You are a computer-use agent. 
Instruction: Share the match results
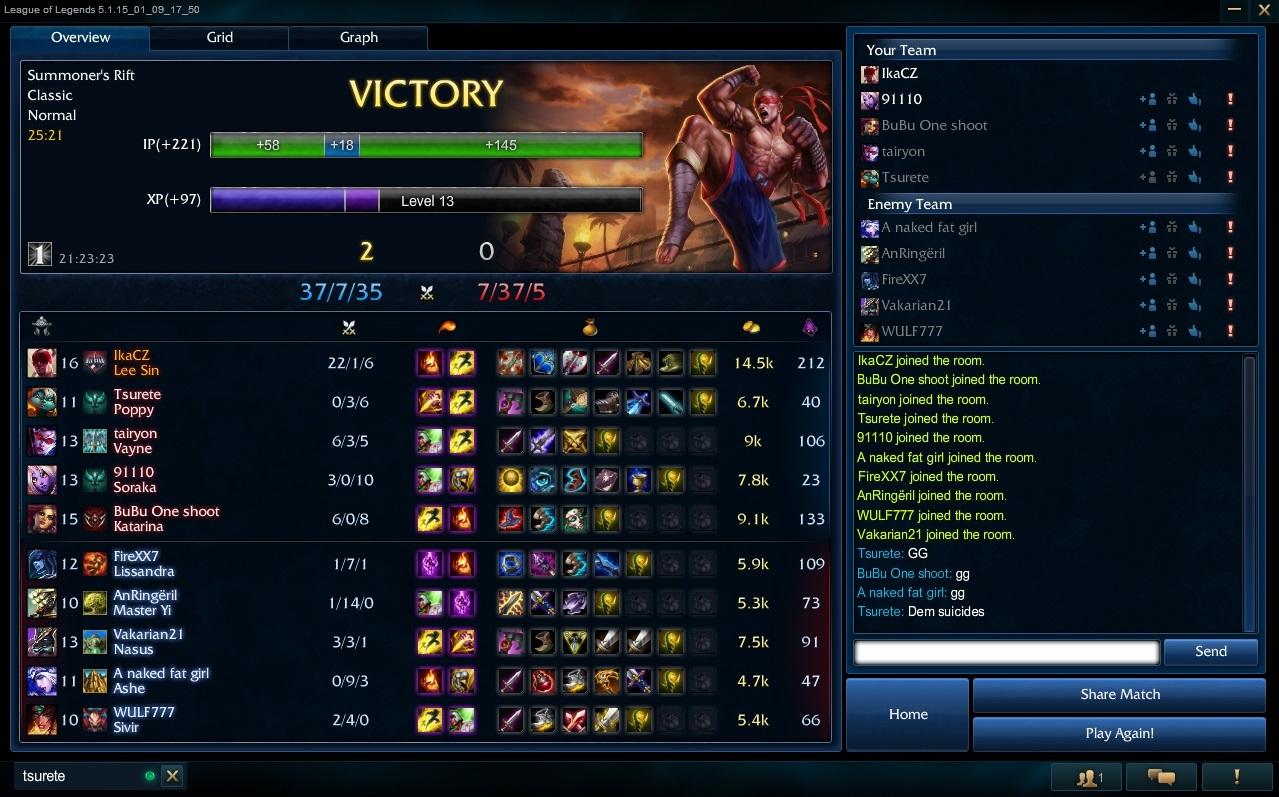1119,694
